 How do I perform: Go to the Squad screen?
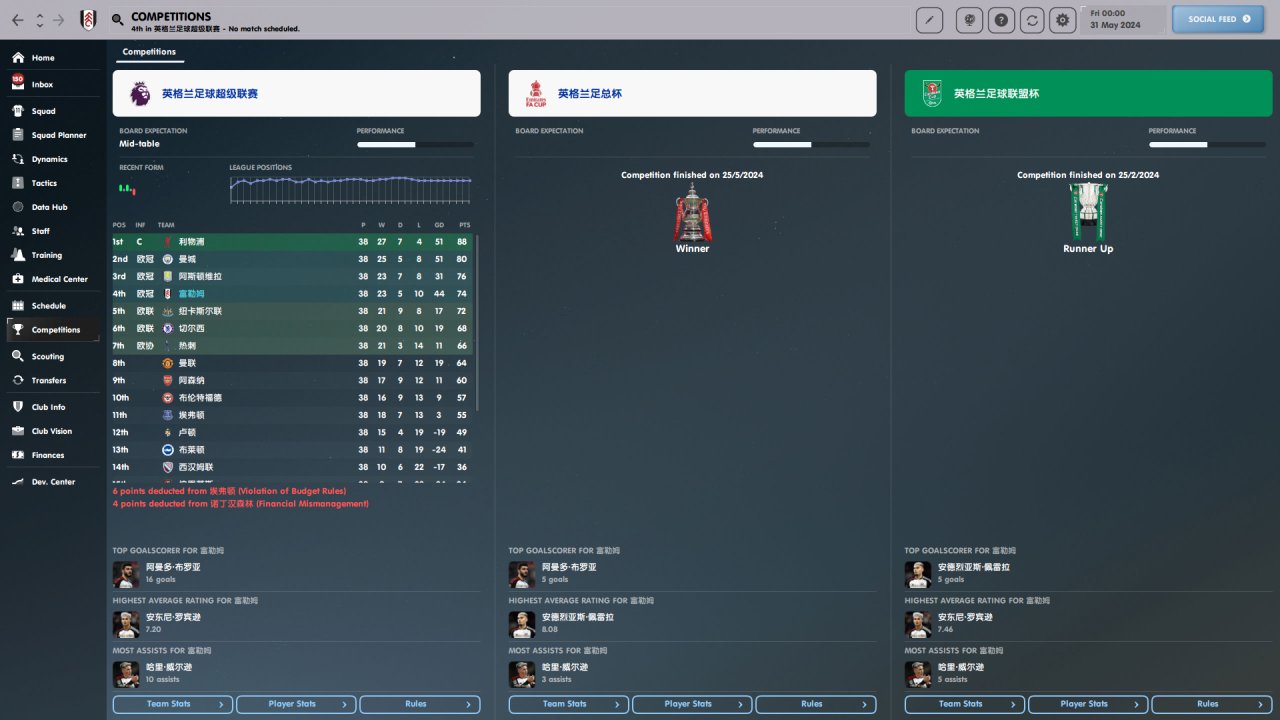click(43, 111)
